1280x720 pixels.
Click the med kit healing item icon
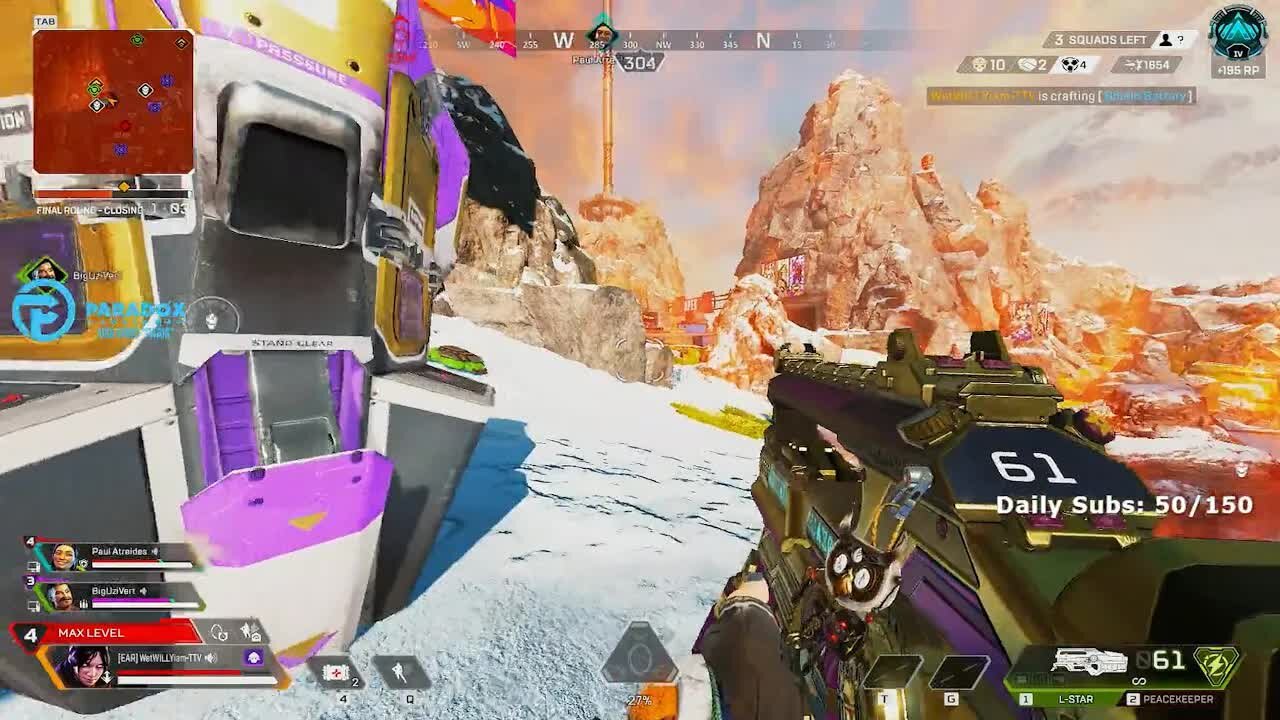click(x=336, y=670)
